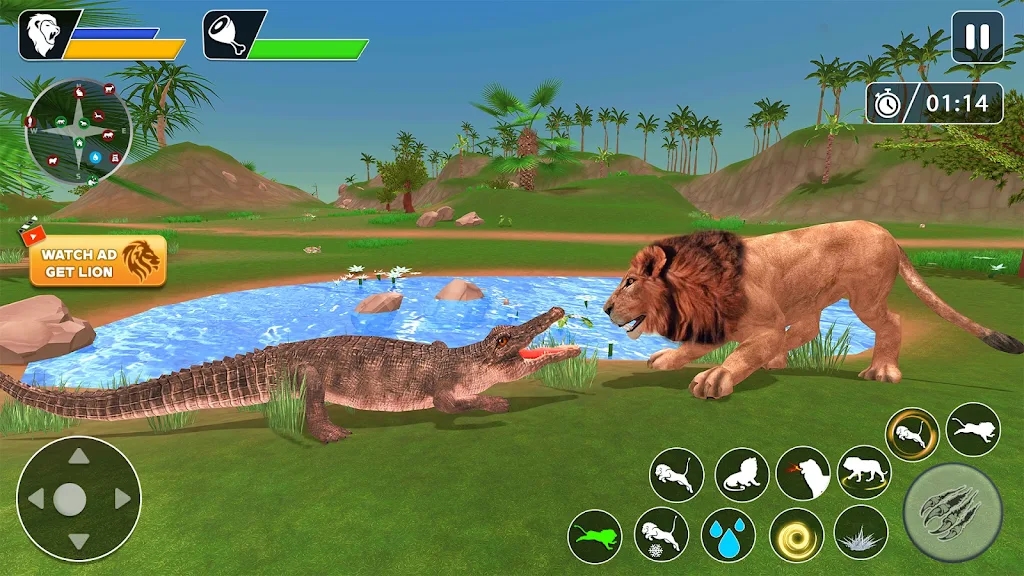The height and width of the screenshot is (576, 1024).
Task: Select the blue water drops ability
Action: click(x=728, y=536)
